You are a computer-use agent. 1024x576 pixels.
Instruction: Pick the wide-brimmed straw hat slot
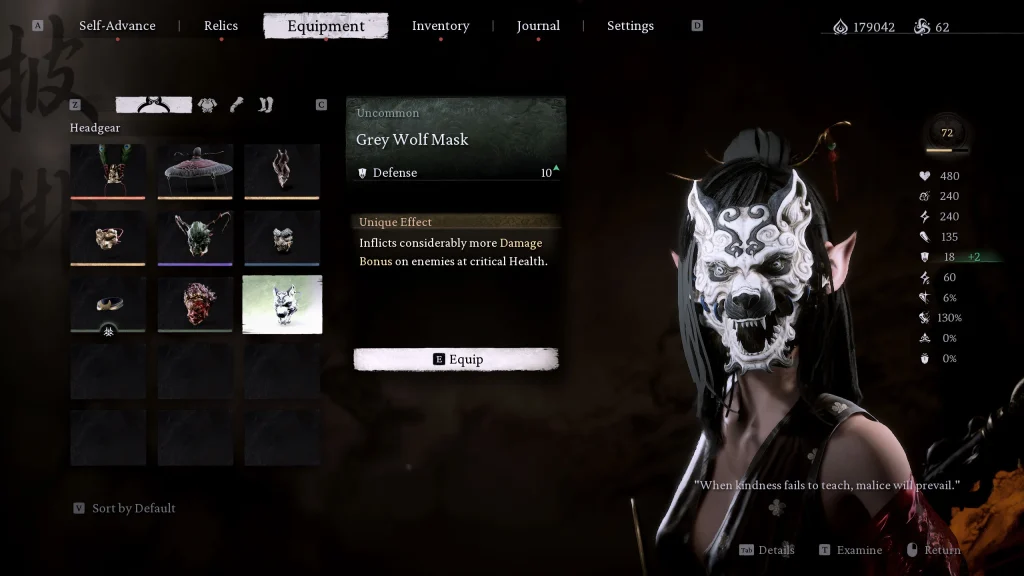point(195,170)
